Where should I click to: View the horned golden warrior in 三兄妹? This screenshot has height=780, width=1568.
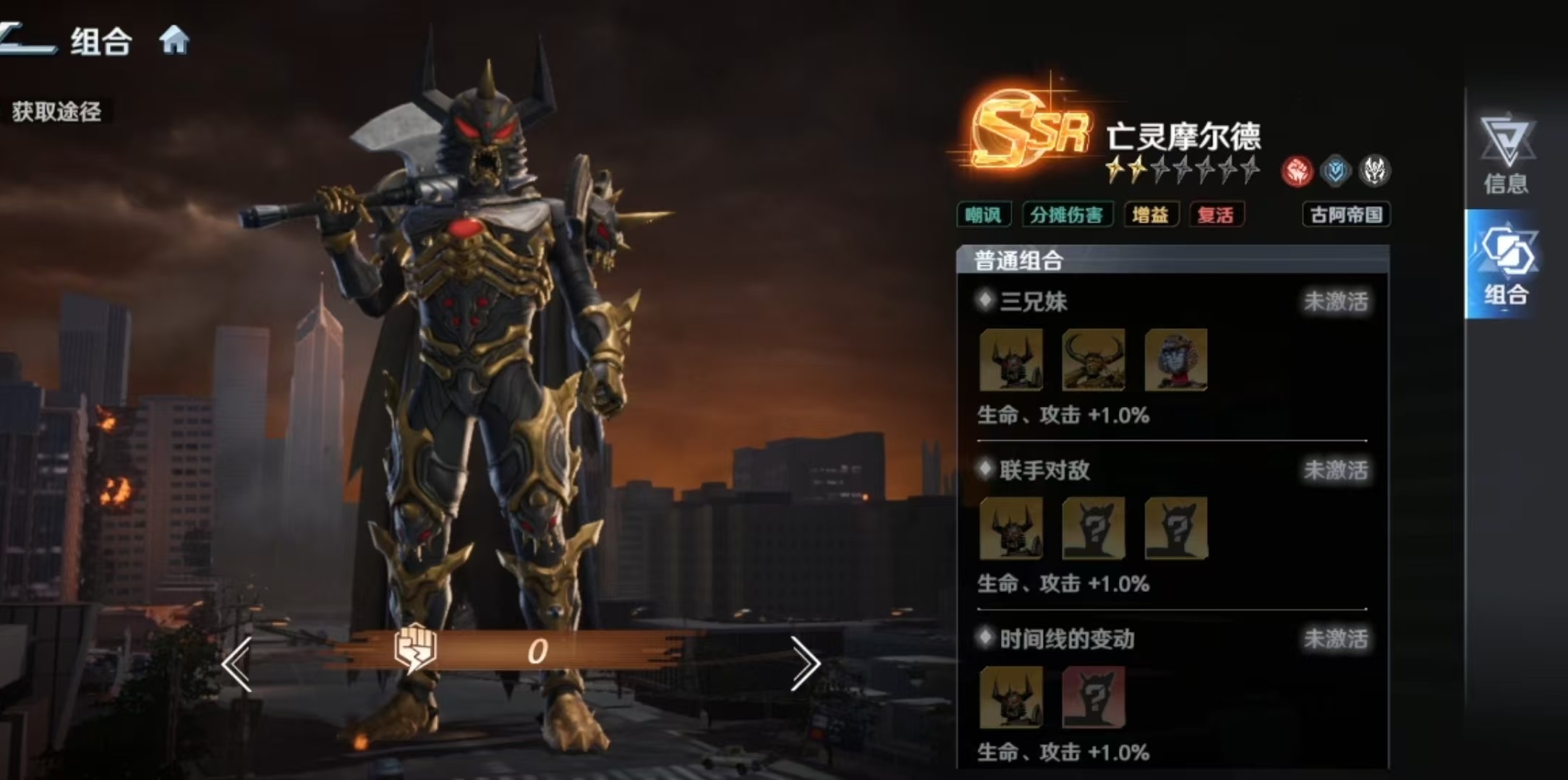click(1093, 360)
